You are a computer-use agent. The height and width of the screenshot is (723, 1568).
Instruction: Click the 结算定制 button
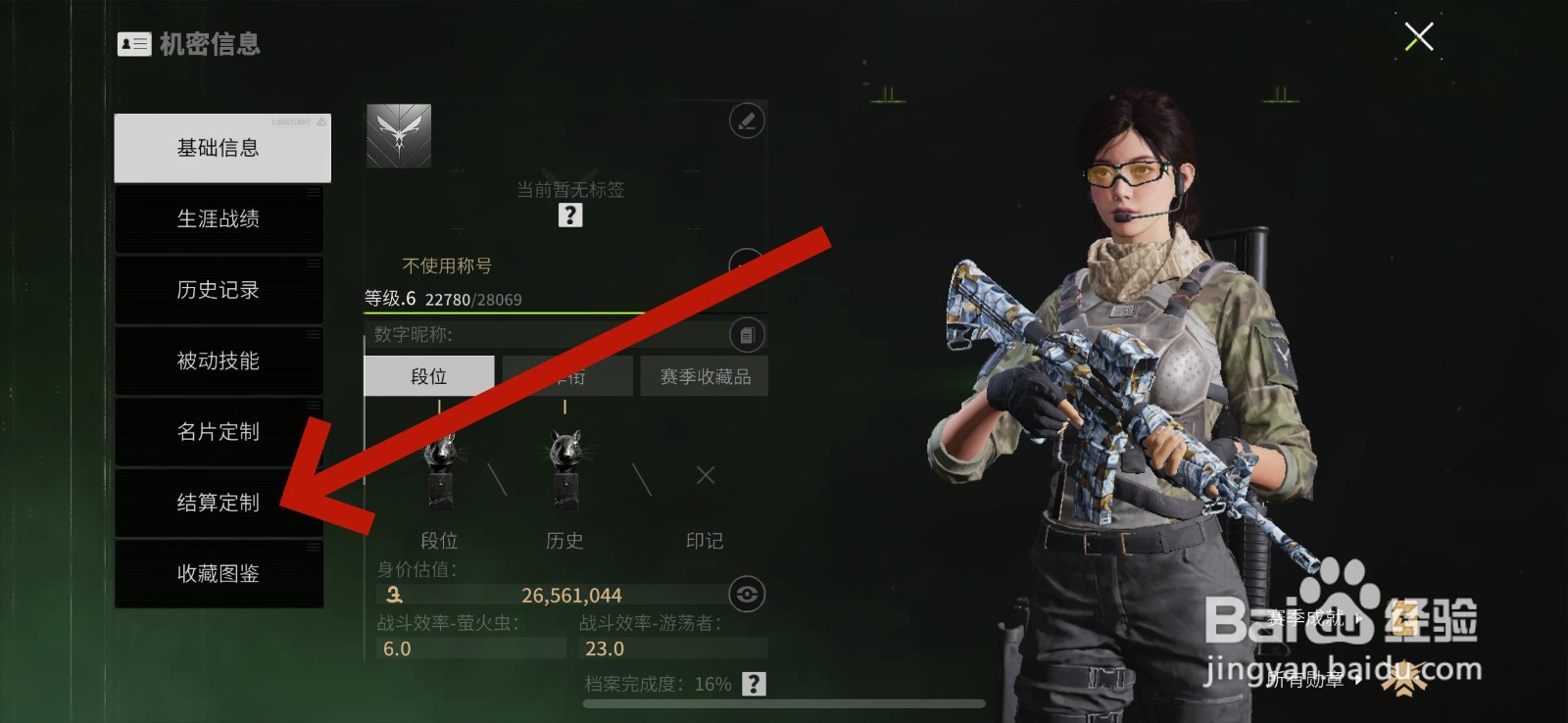click(218, 503)
